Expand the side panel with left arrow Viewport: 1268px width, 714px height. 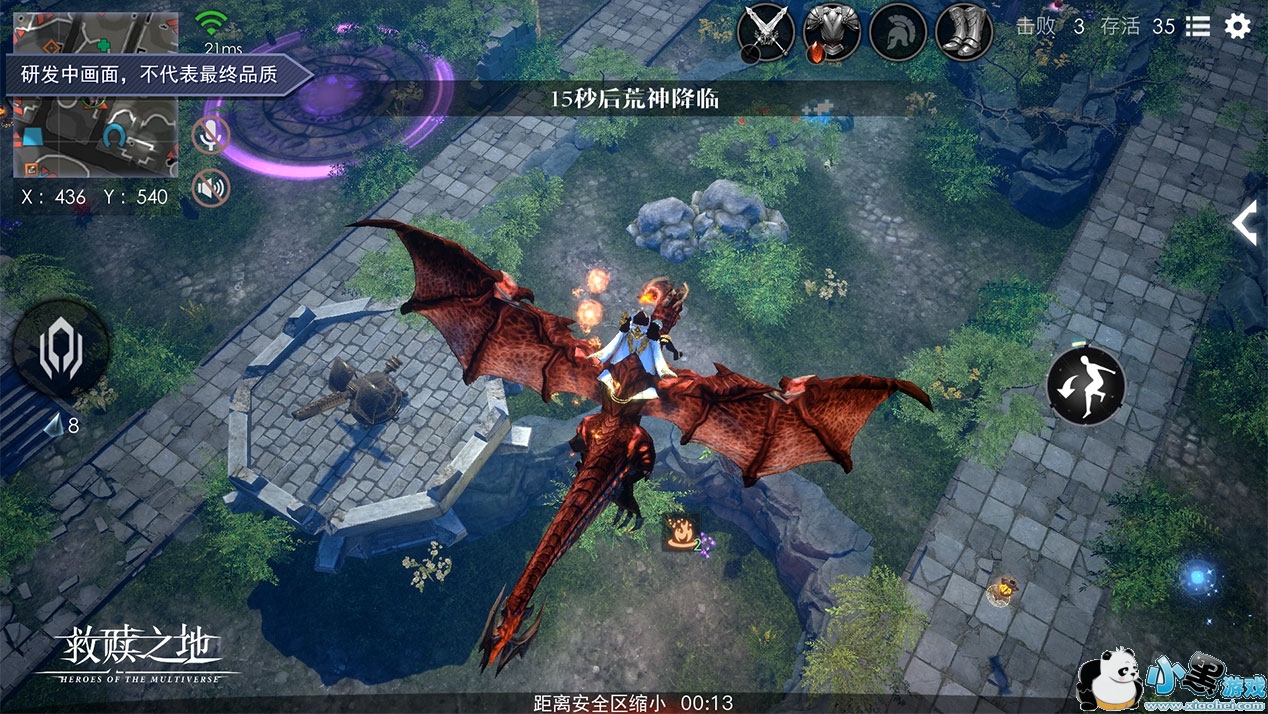point(1244,223)
